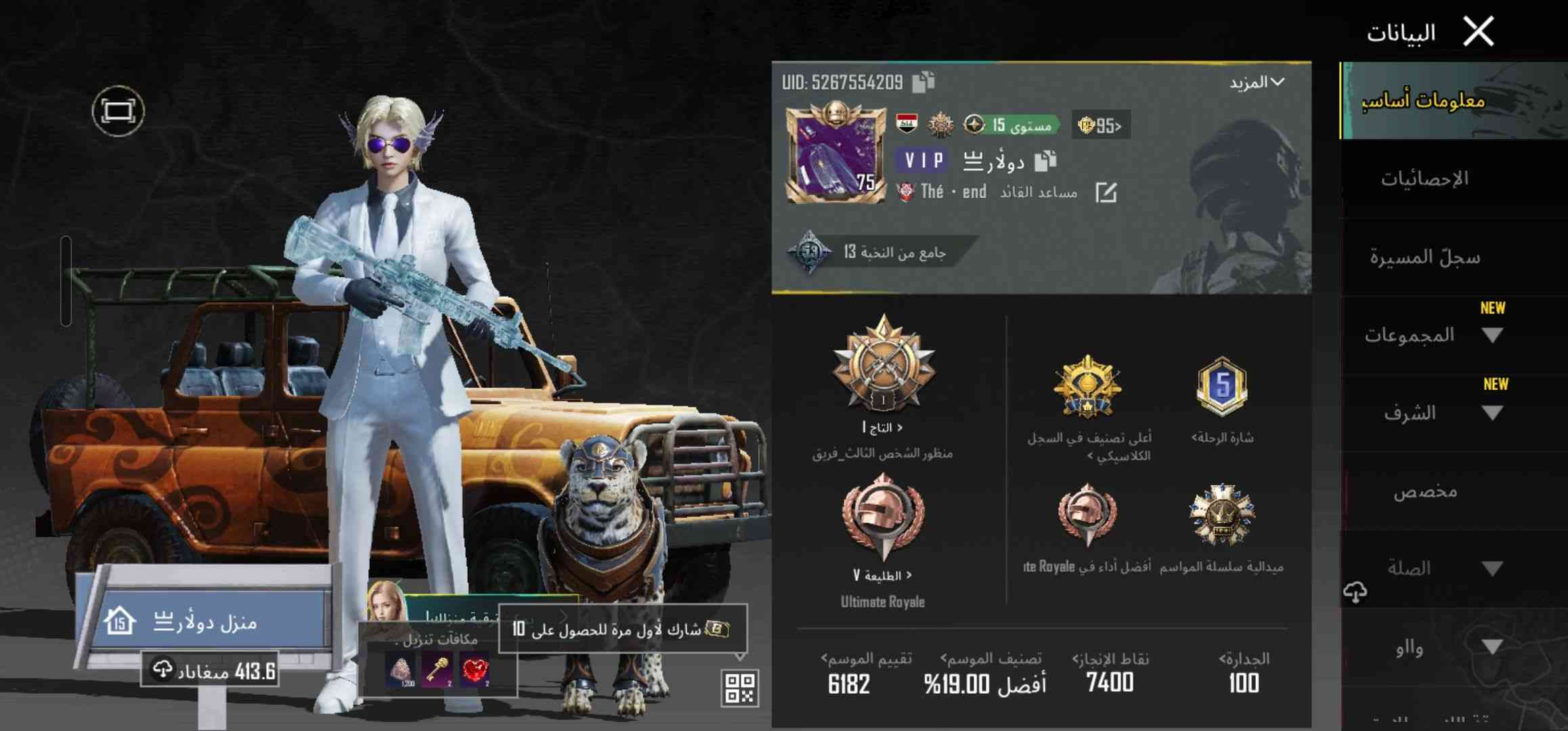Edit the profile with pencil icon

point(1106,193)
